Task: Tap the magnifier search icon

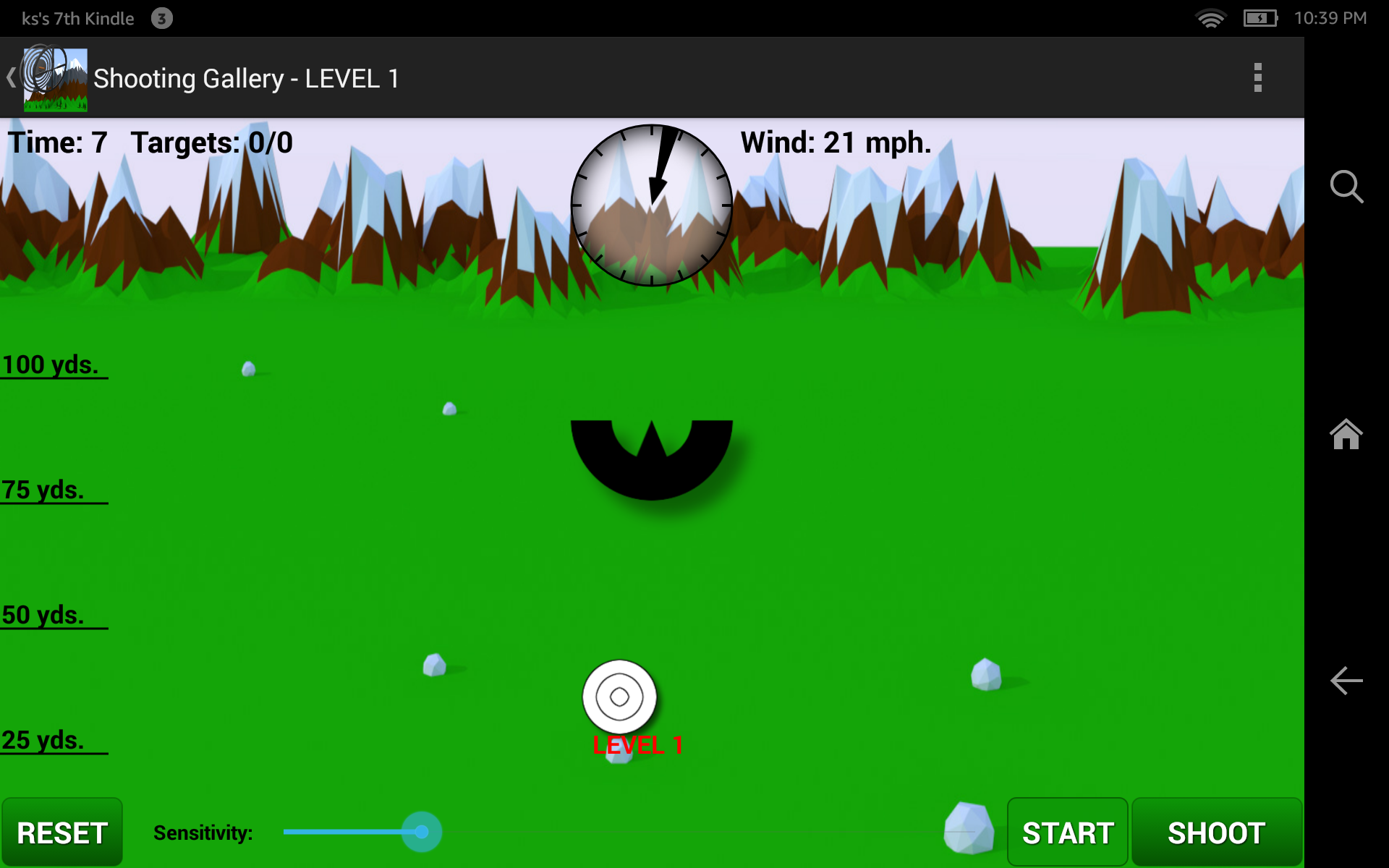Action: 1346,187
